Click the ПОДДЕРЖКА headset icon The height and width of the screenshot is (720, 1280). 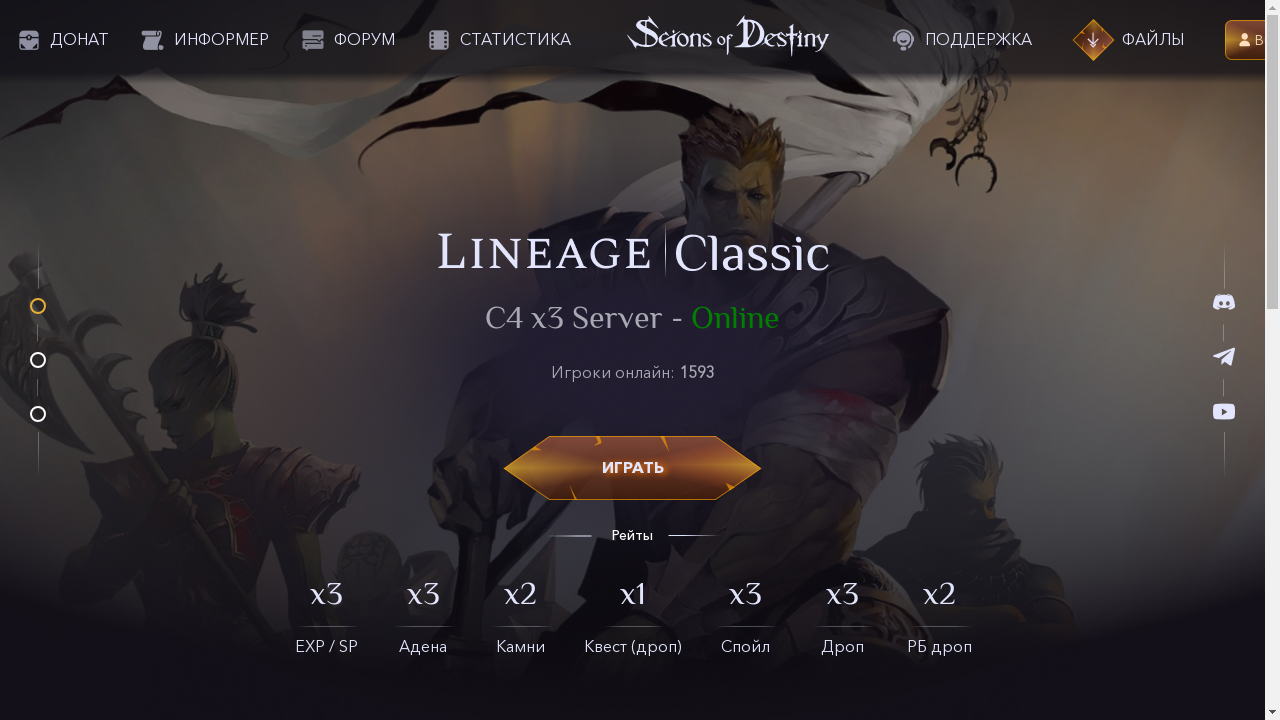click(x=903, y=39)
